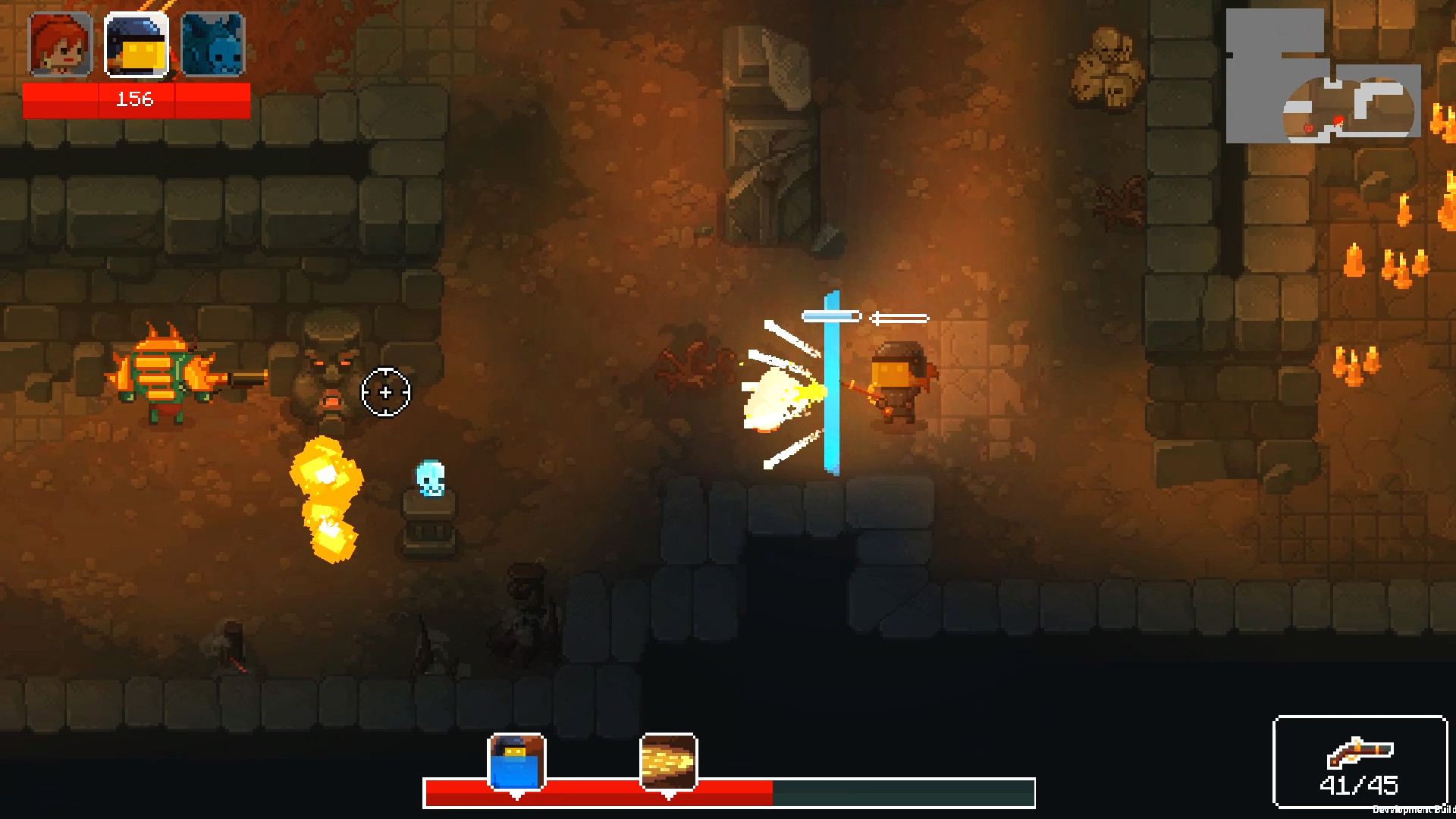Screen dimensions: 1456x819
Task: Switch to the blue creature character portrait
Action: click(212, 45)
